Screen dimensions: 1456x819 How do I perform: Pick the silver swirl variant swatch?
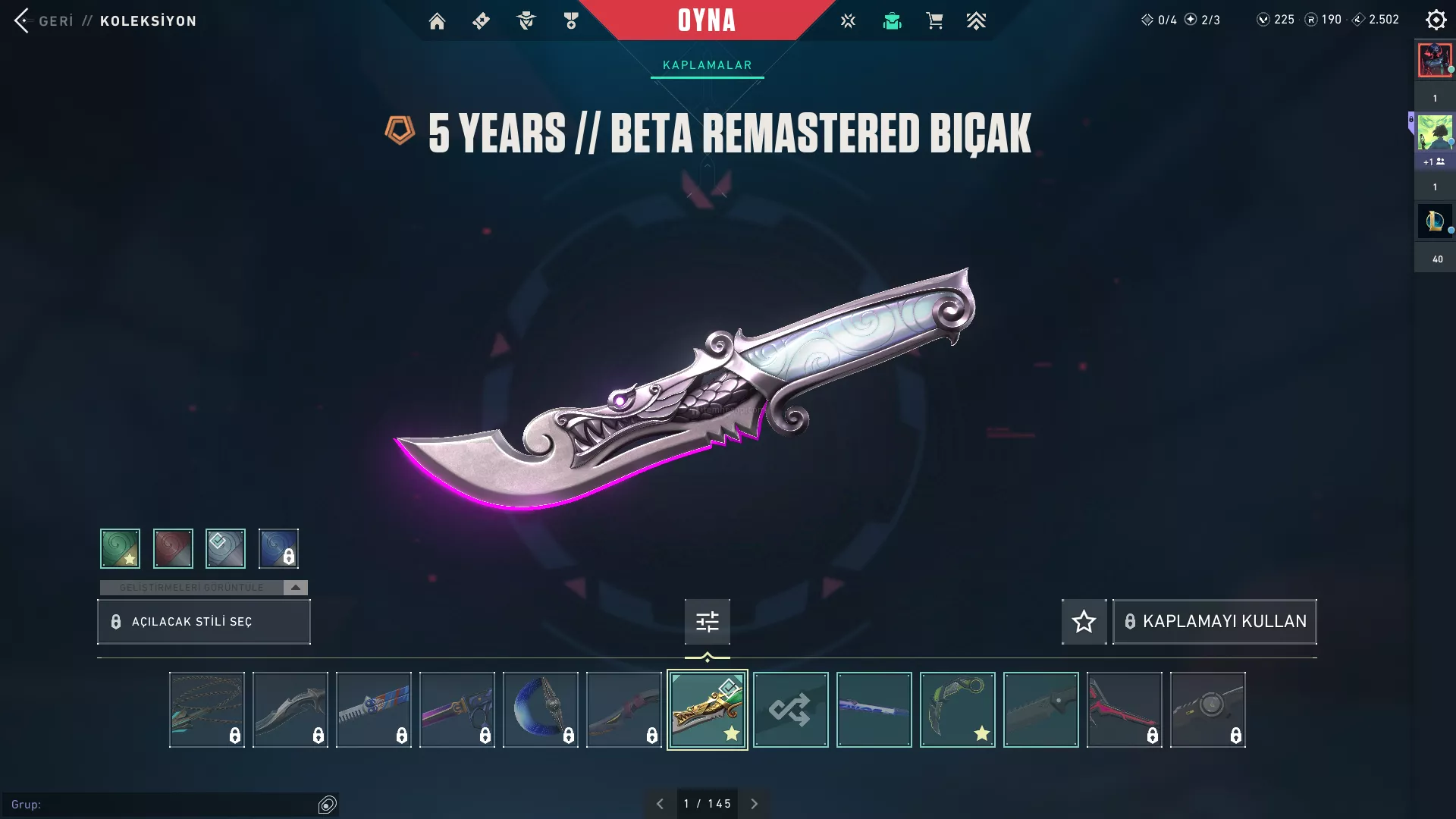pos(225,548)
